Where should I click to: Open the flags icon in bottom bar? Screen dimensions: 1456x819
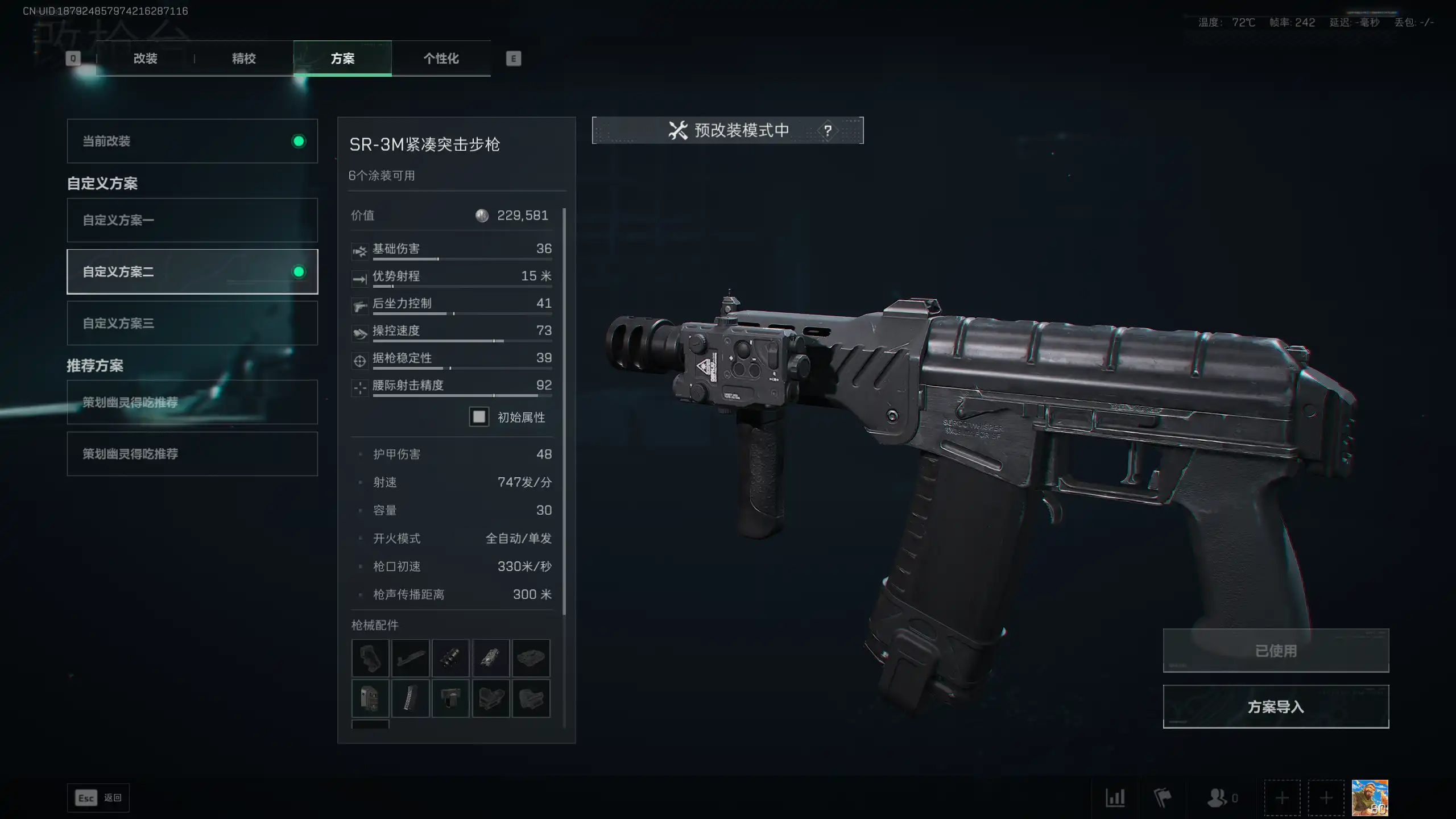pyautogui.click(x=1162, y=798)
